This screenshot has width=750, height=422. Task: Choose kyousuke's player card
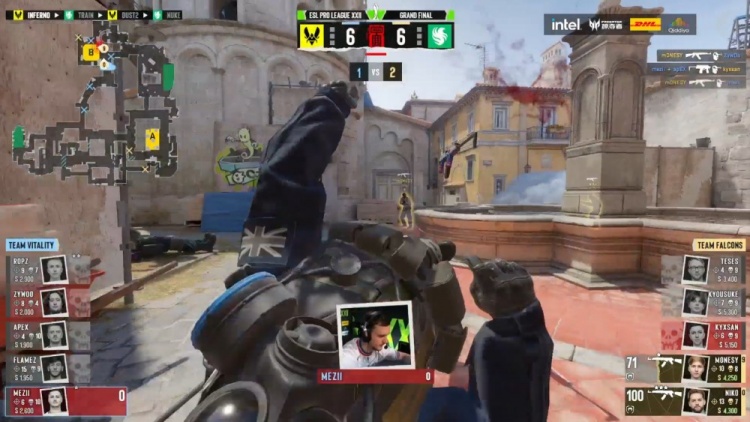pos(712,301)
